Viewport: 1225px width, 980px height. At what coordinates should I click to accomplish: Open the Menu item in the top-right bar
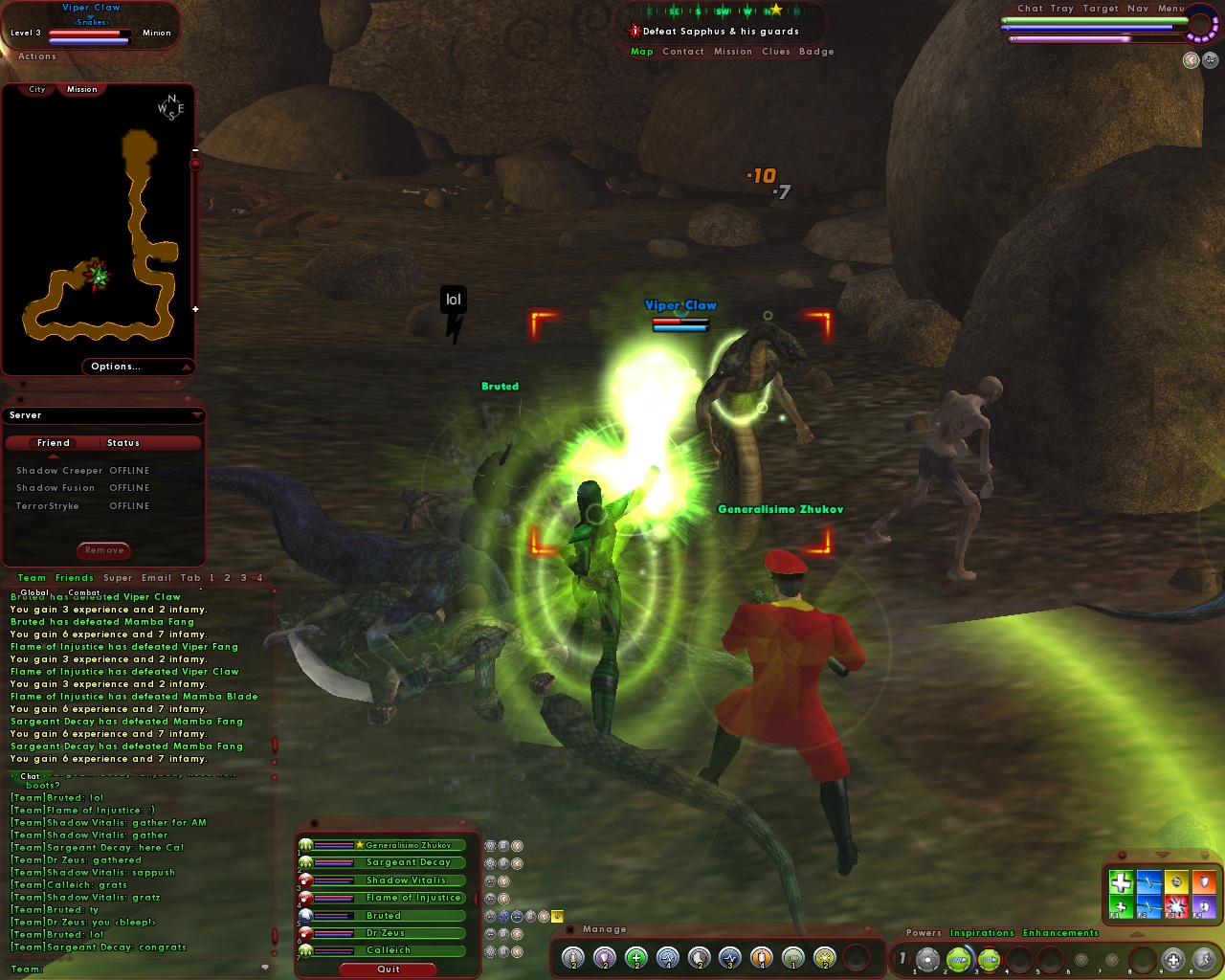[x=1169, y=8]
